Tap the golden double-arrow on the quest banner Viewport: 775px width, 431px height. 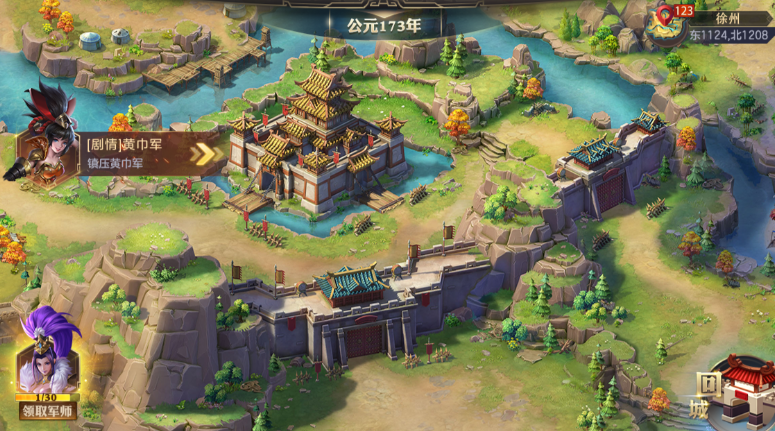coord(206,153)
